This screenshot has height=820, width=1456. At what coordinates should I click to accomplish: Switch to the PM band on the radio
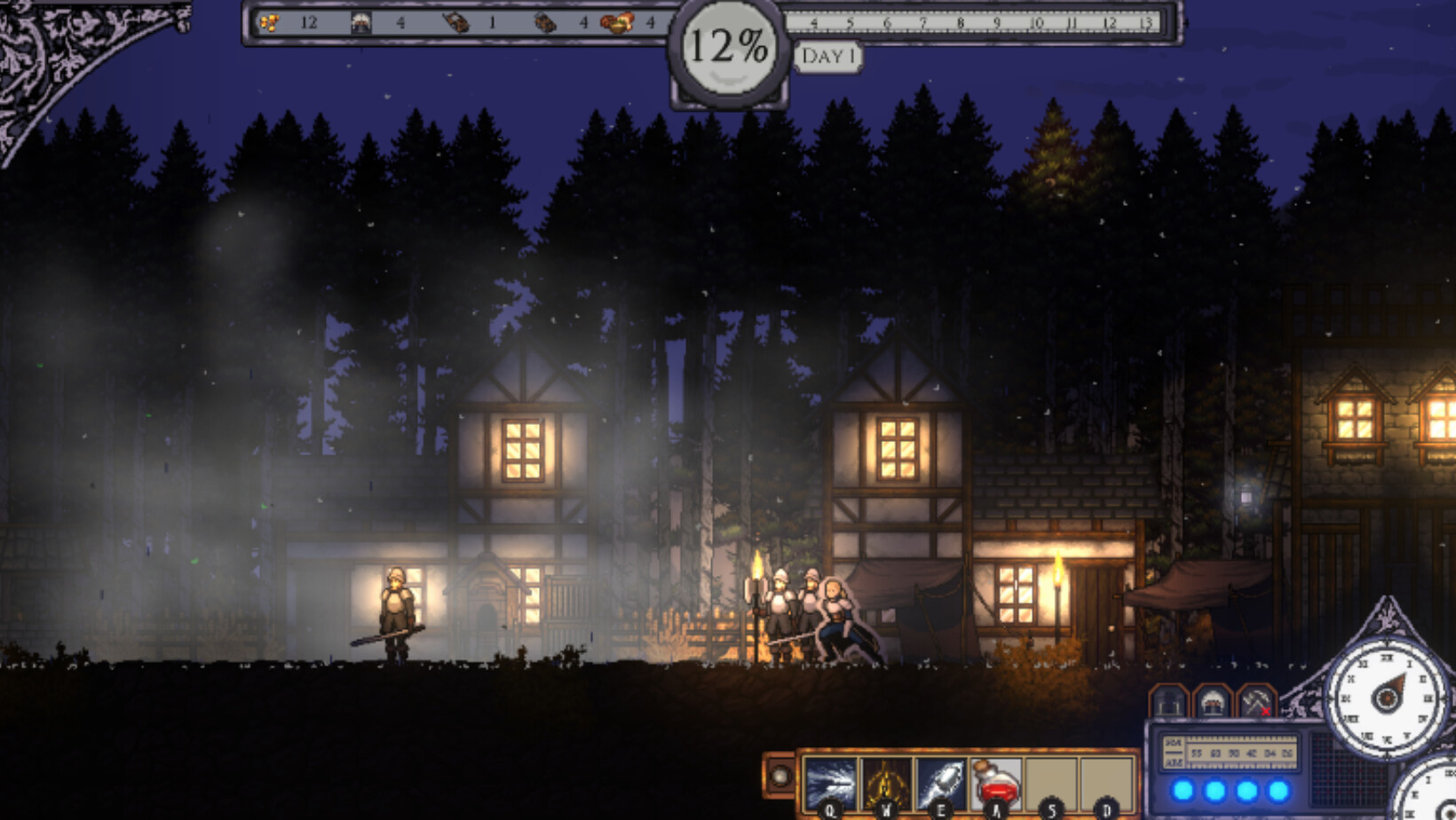tap(1174, 742)
